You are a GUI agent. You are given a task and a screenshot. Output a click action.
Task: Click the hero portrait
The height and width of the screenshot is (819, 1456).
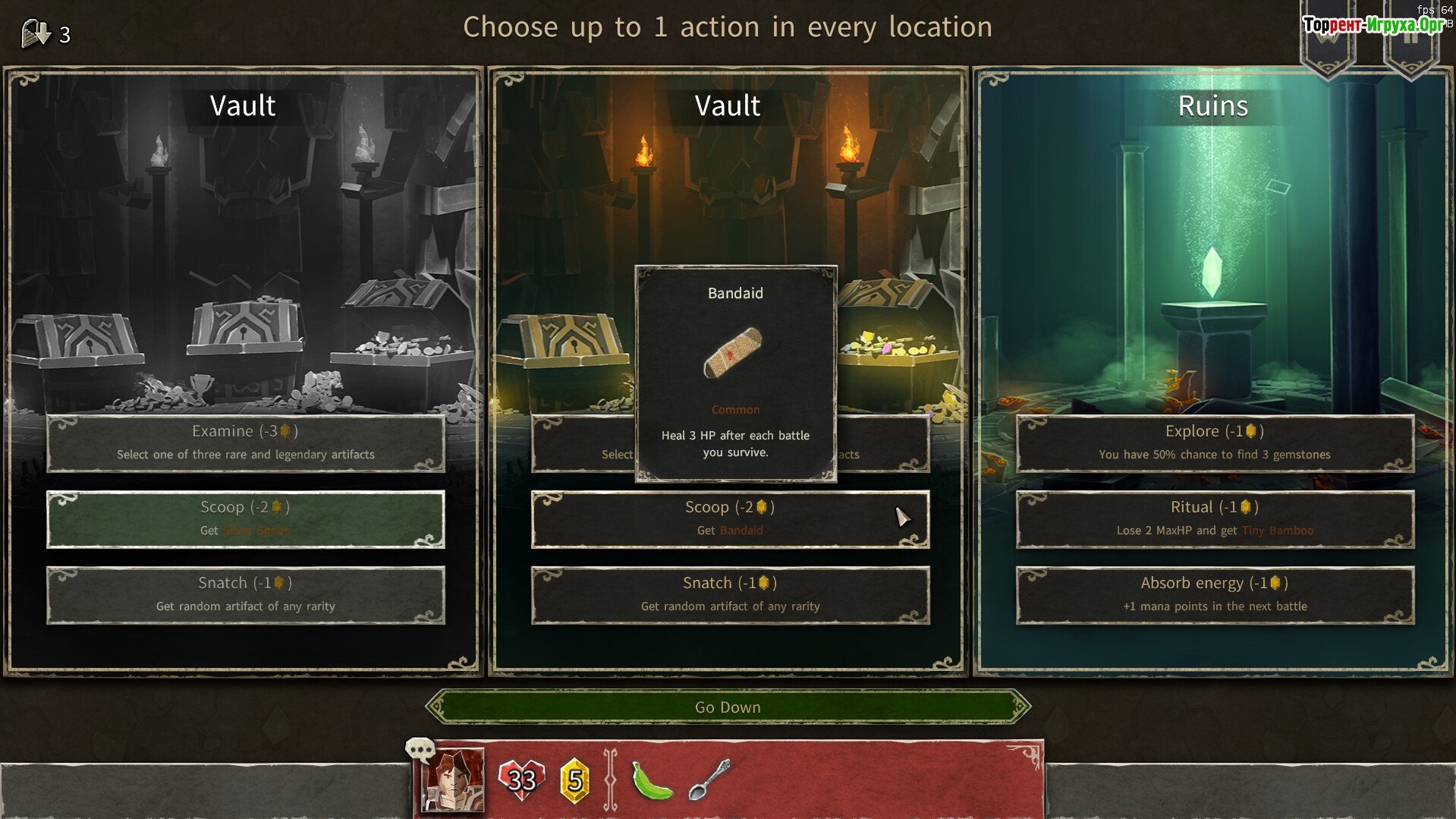453,780
